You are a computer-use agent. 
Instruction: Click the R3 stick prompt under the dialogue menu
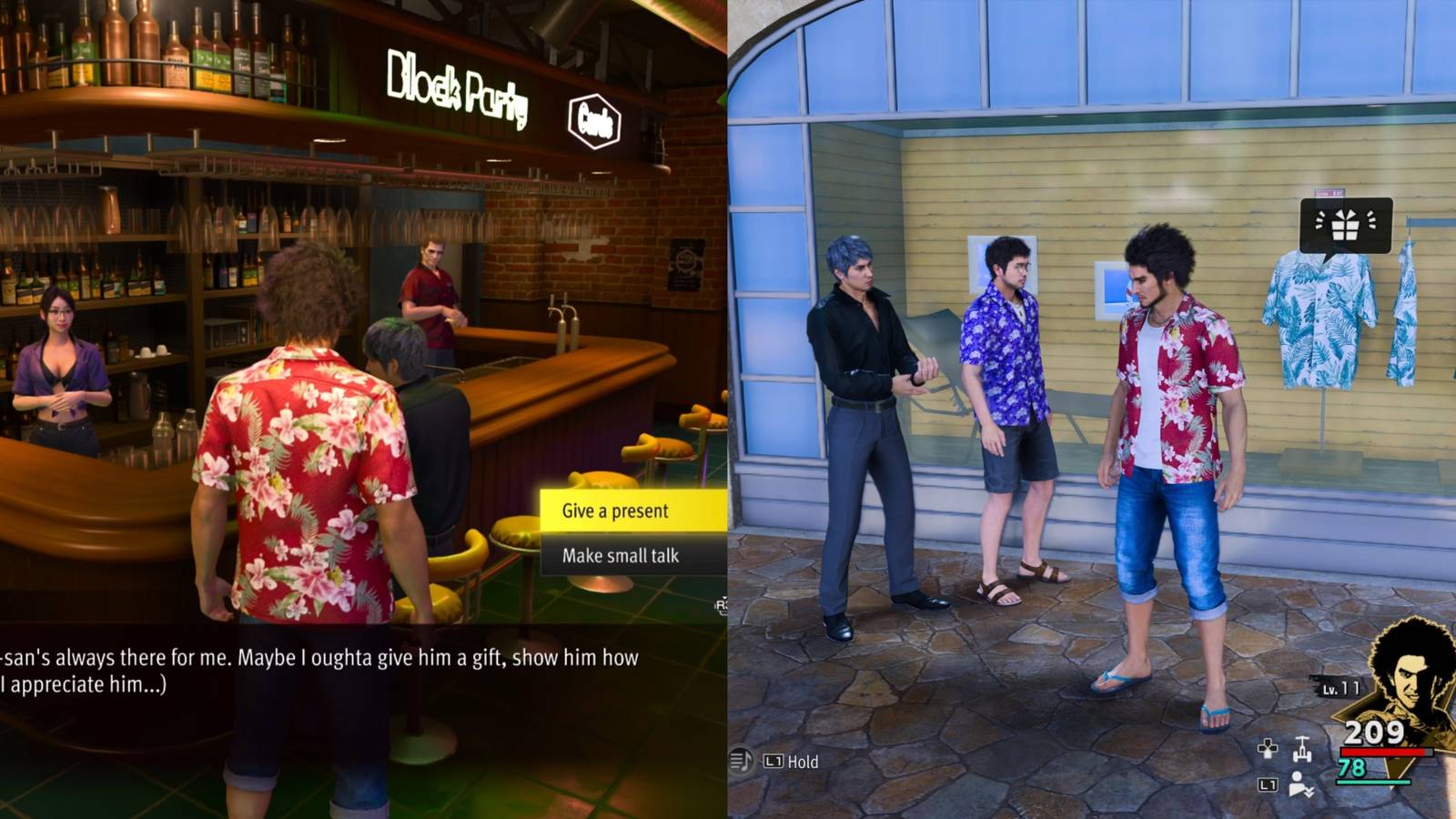pos(723,608)
